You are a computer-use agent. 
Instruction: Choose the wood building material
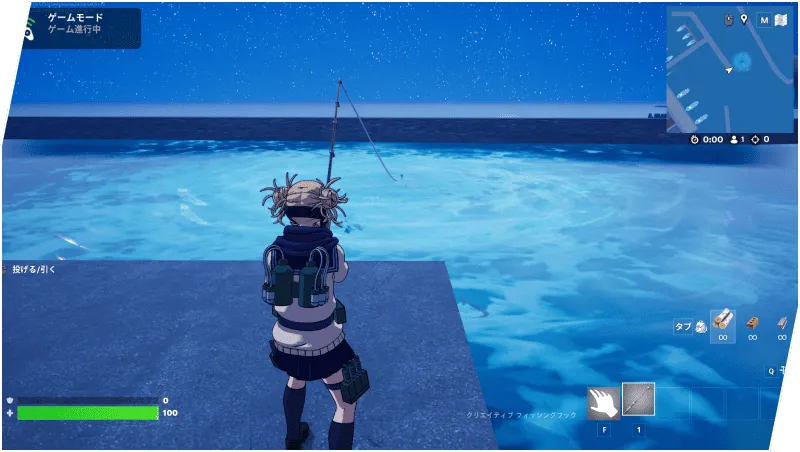pyautogui.click(x=722, y=321)
